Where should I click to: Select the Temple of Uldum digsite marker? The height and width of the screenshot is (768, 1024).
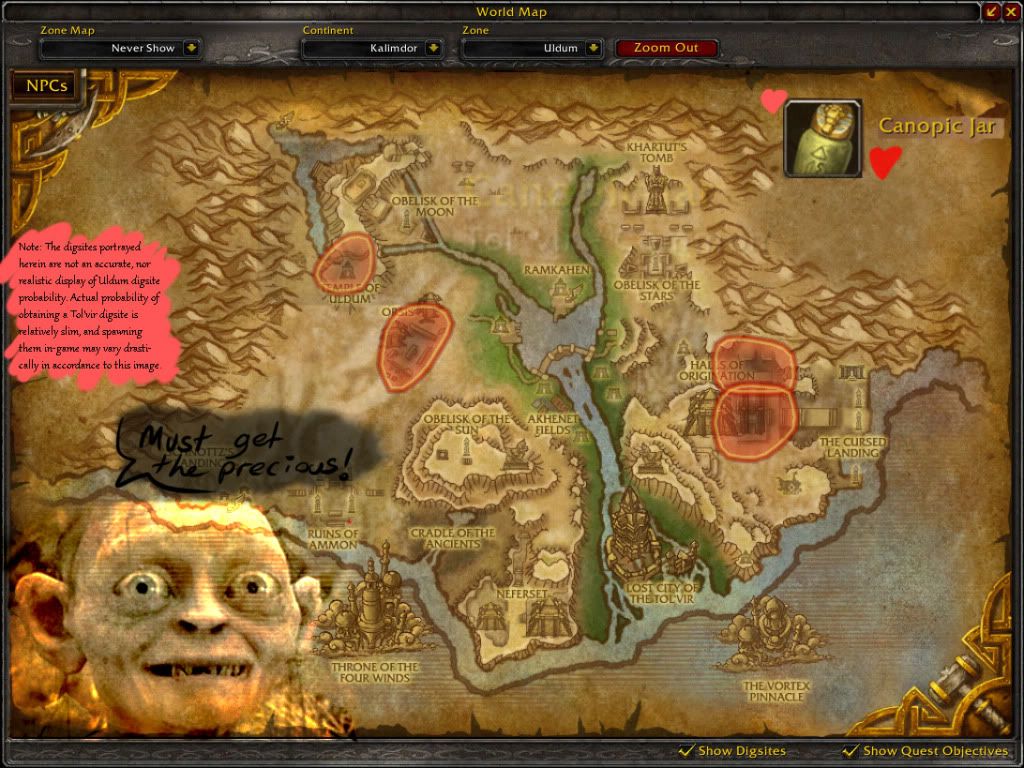(x=346, y=263)
